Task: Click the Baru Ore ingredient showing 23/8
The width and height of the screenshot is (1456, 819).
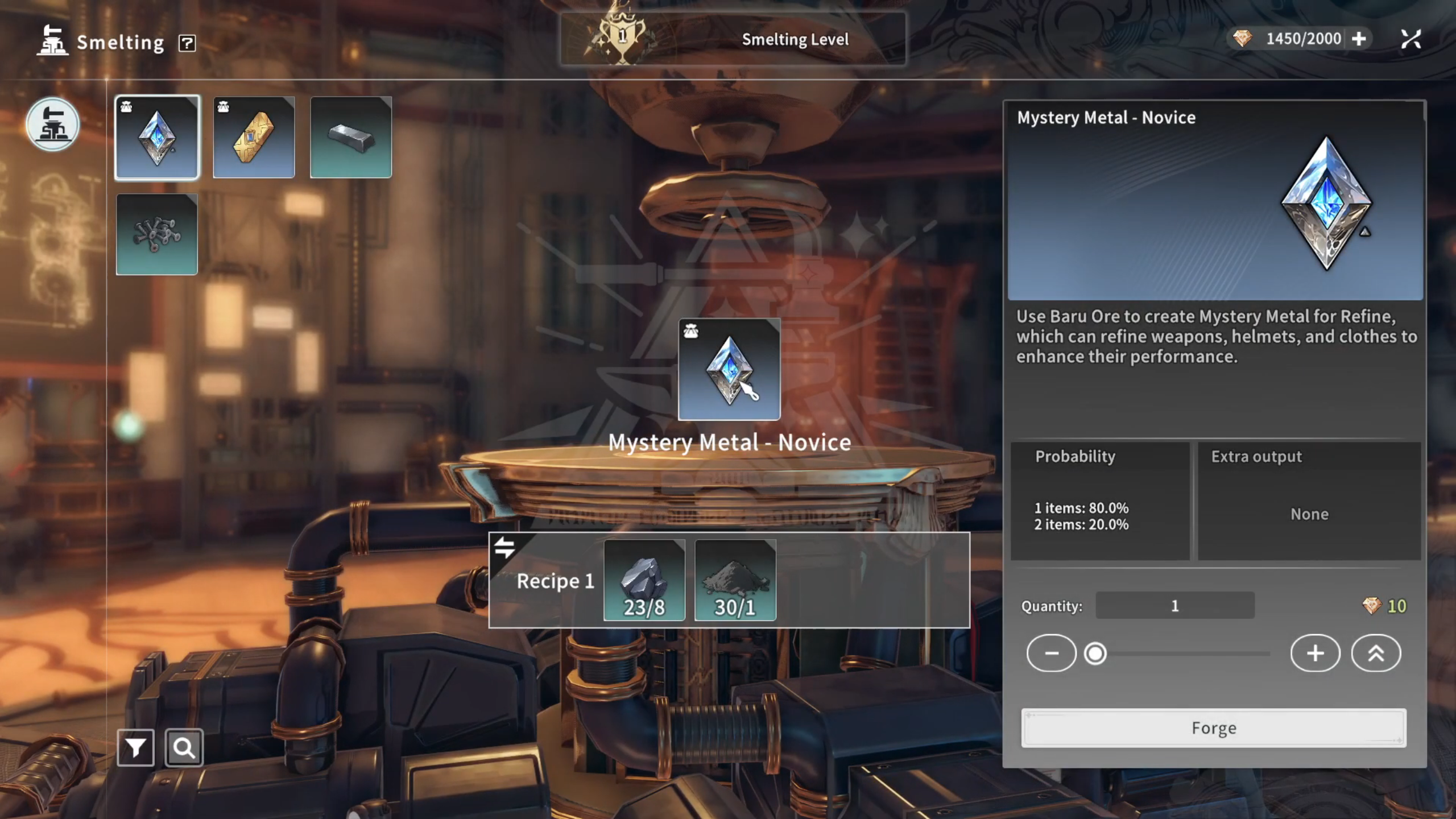Action: pos(644,580)
